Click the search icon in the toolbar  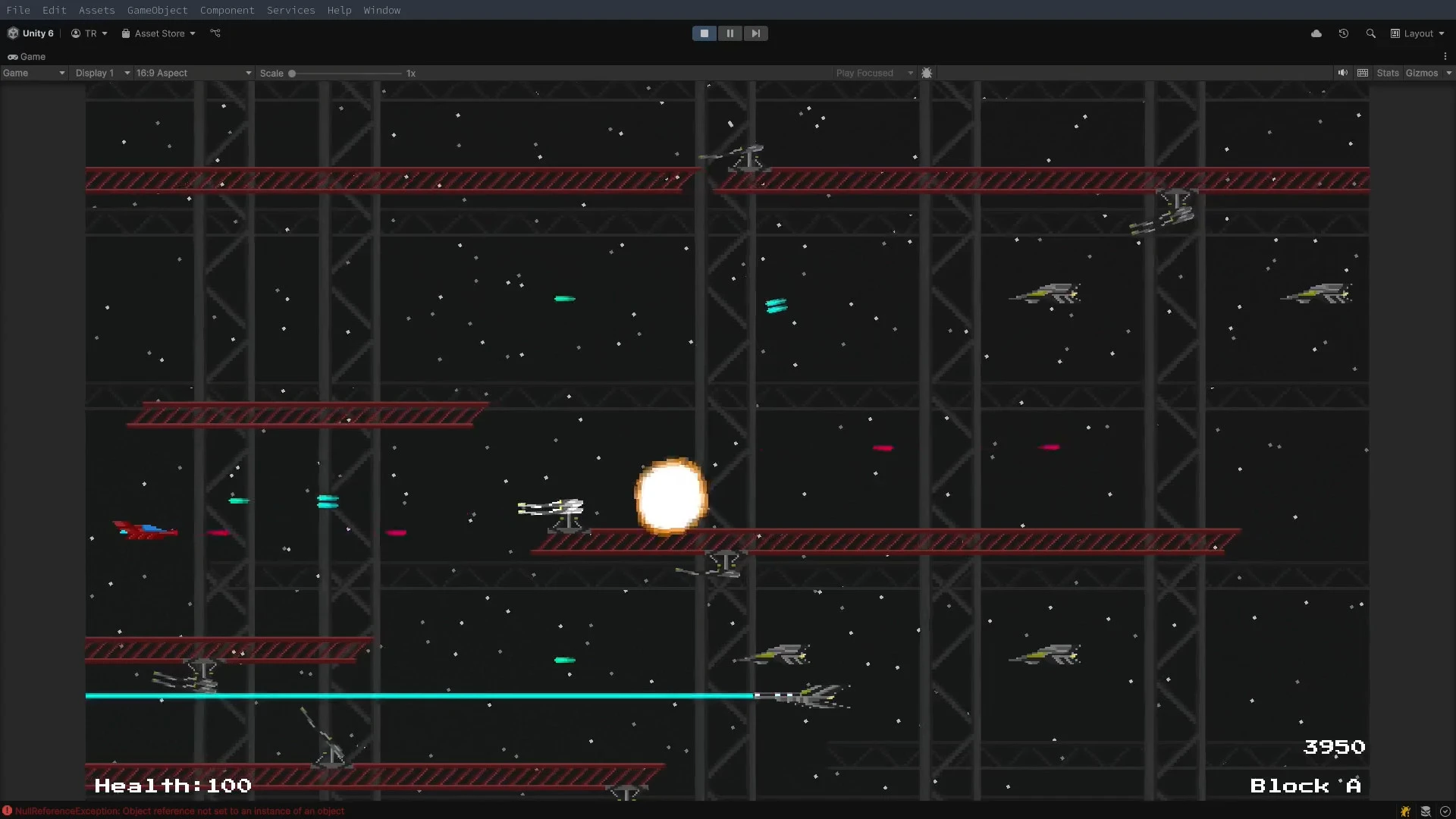click(x=1371, y=33)
